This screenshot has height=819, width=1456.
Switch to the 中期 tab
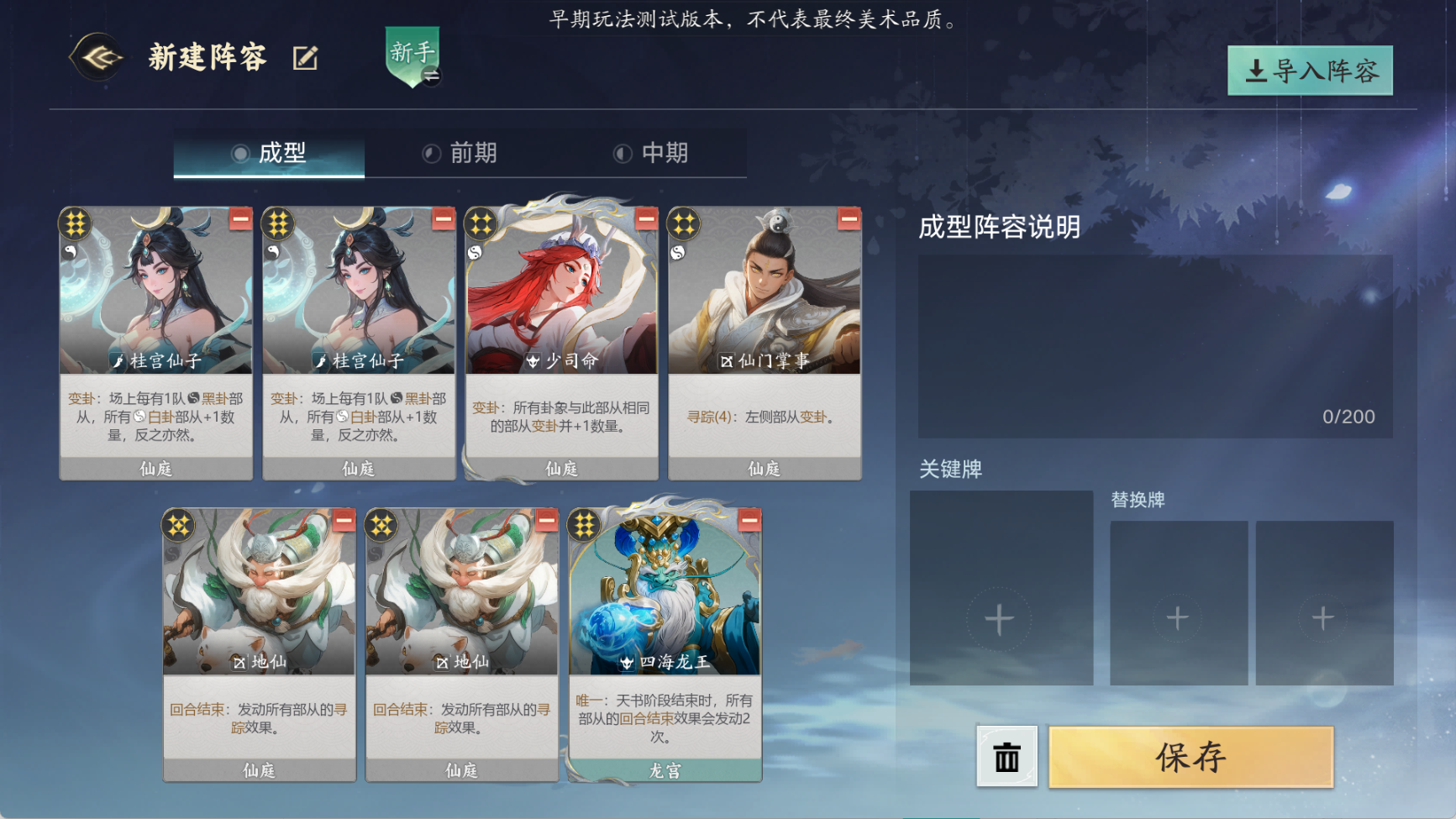tap(663, 154)
